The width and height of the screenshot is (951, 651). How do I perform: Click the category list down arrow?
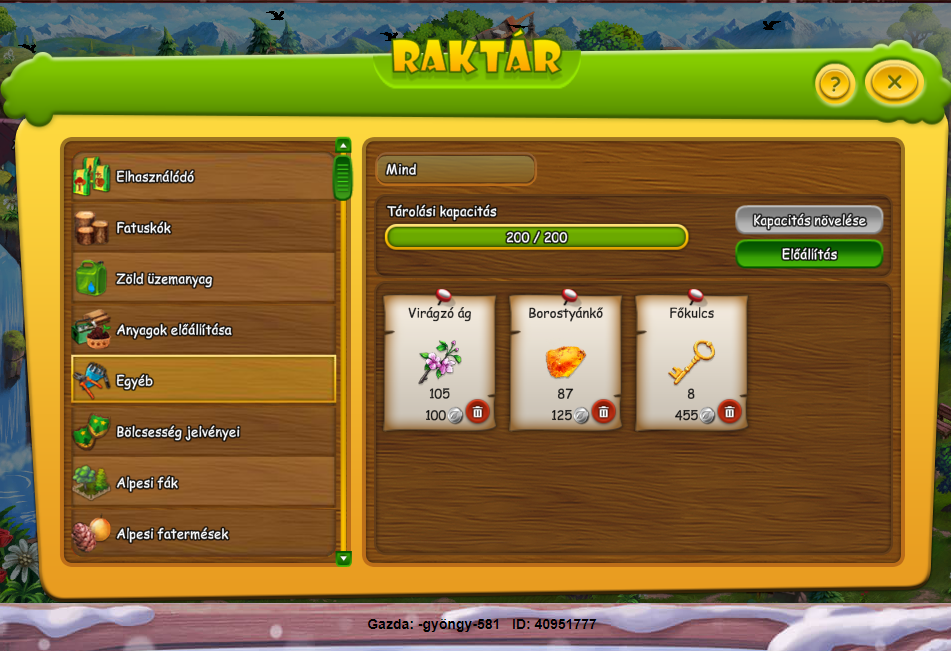344,558
